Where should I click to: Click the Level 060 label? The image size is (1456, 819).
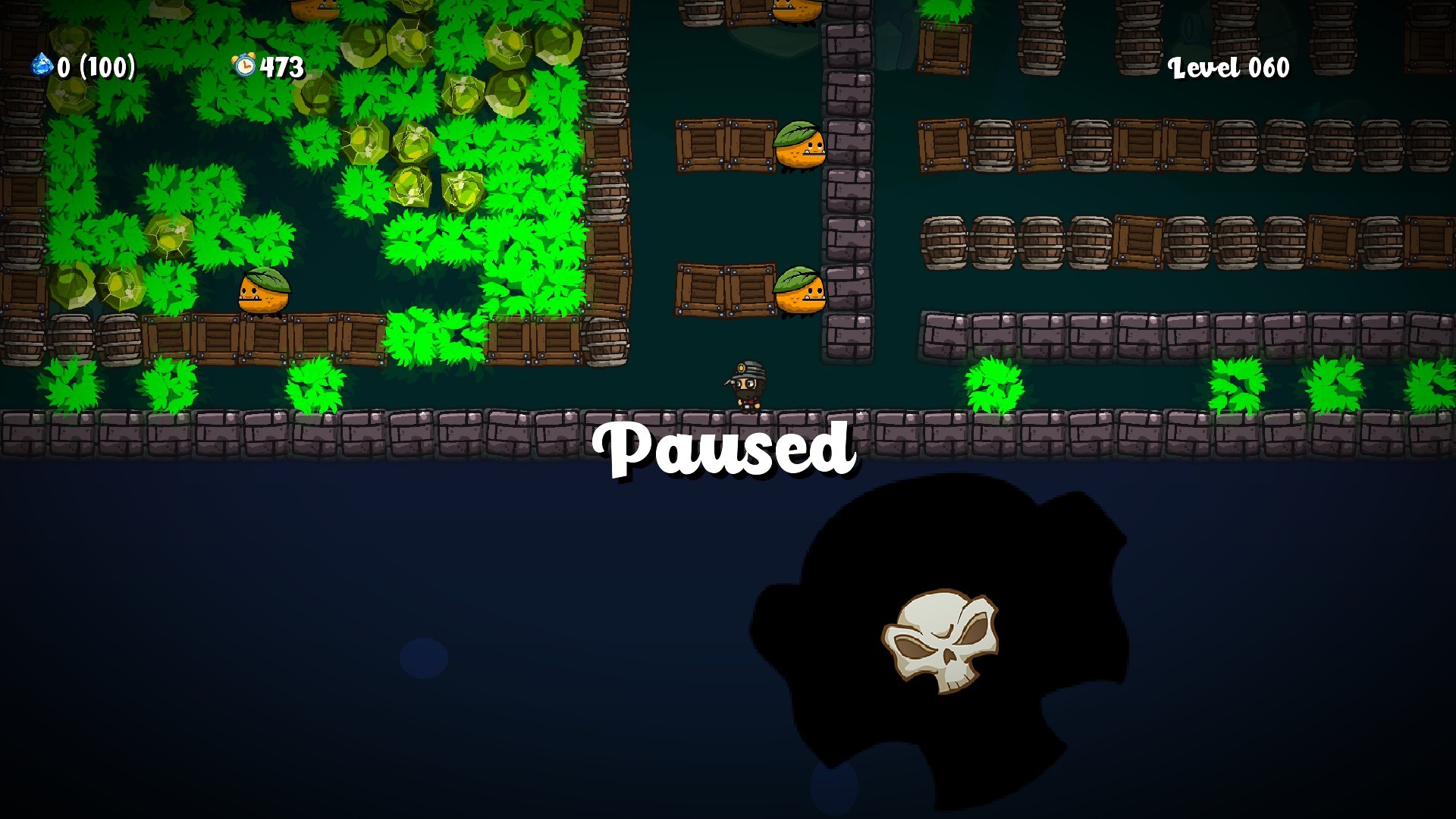tap(1228, 68)
